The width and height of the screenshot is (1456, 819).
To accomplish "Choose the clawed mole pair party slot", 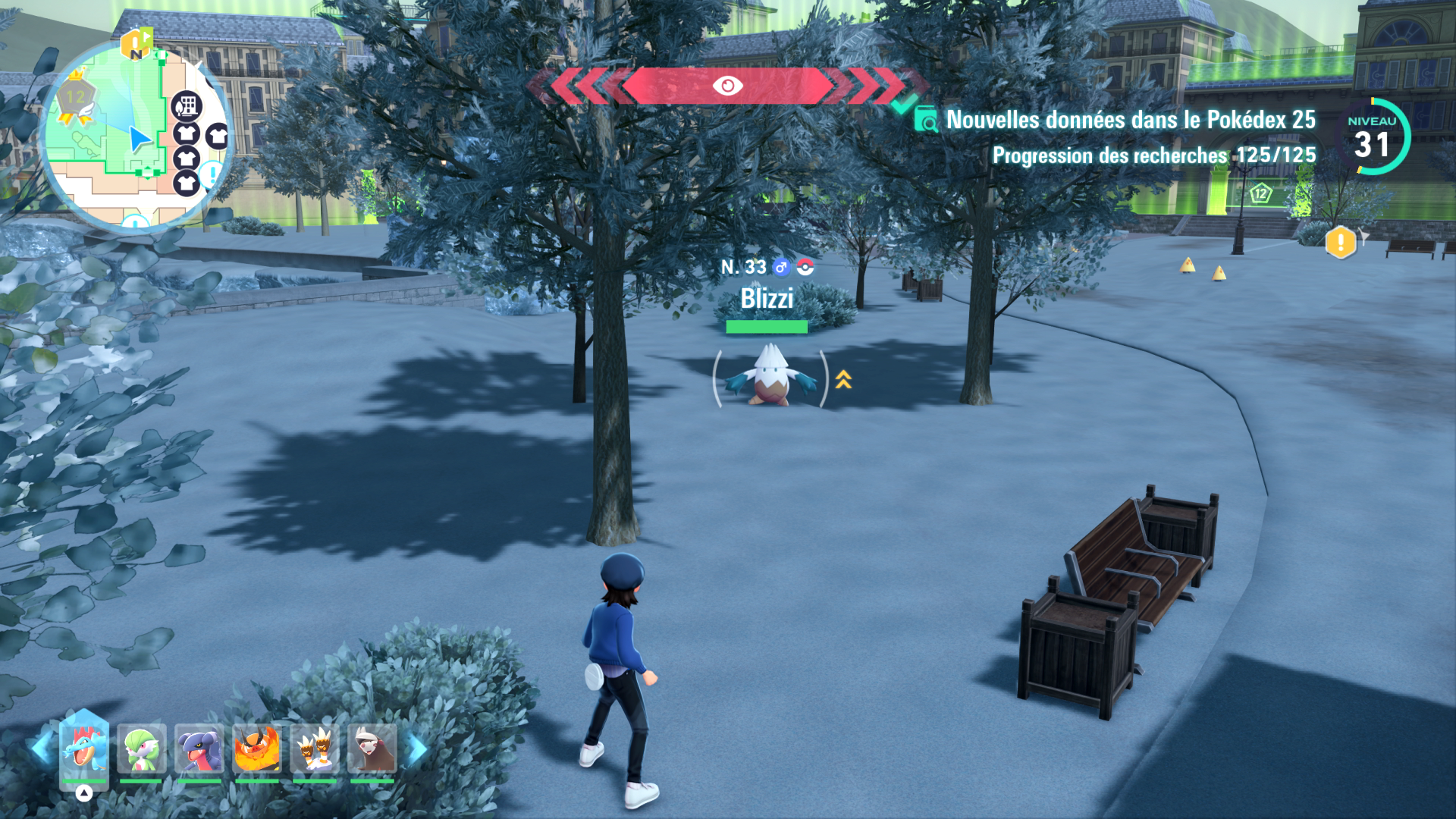I will point(315,749).
